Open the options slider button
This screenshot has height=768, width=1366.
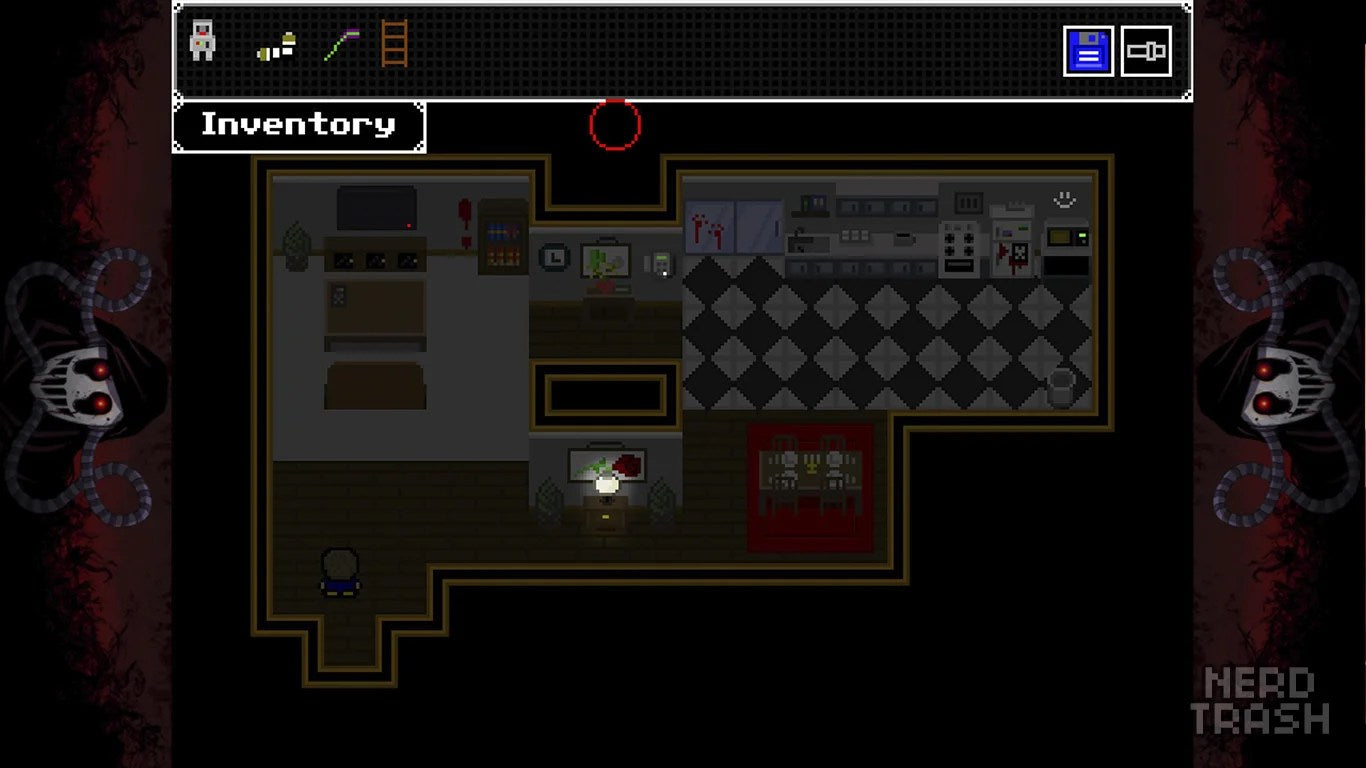tap(1146, 51)
